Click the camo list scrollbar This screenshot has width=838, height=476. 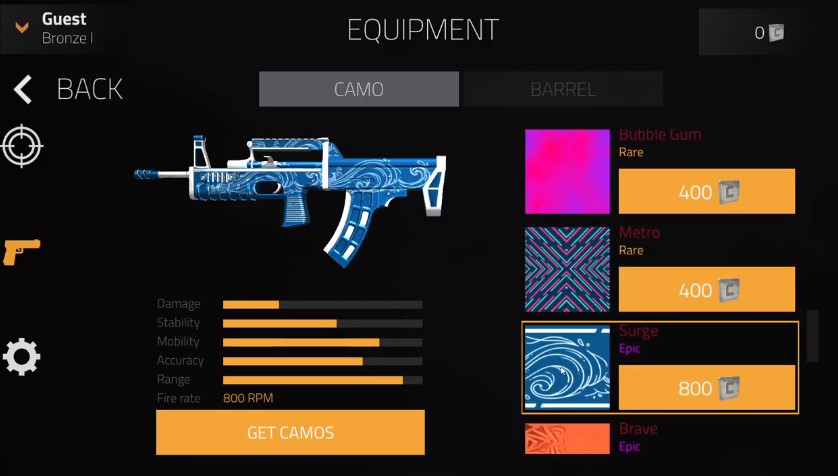812,335
